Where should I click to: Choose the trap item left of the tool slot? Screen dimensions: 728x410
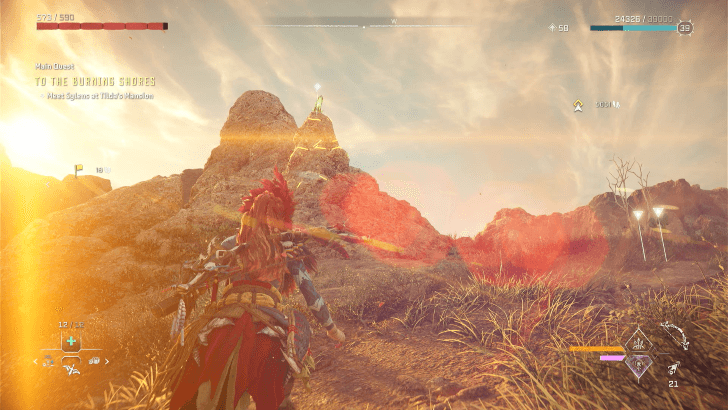(x=50, y=360)
